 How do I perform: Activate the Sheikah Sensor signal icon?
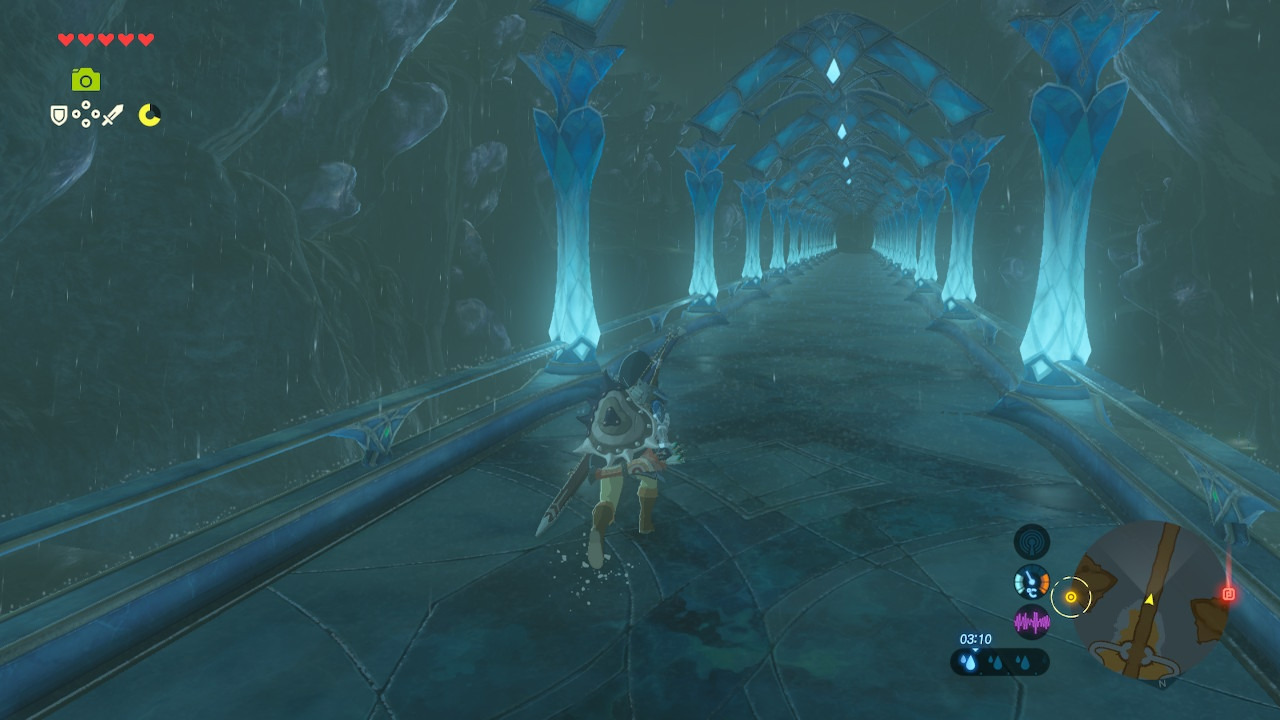coord(1031,542)
